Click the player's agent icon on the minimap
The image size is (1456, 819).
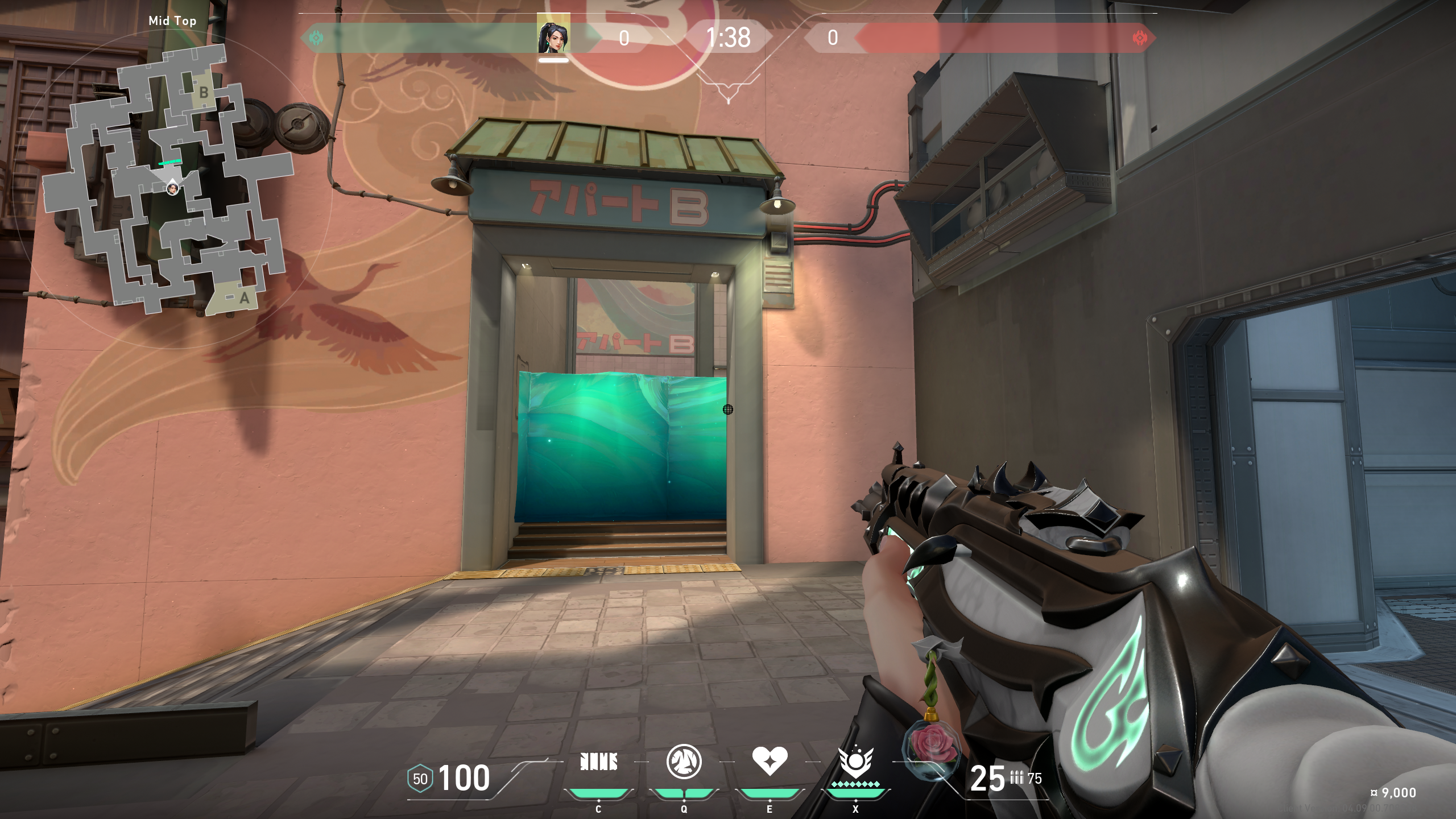[x=172, y=188]
